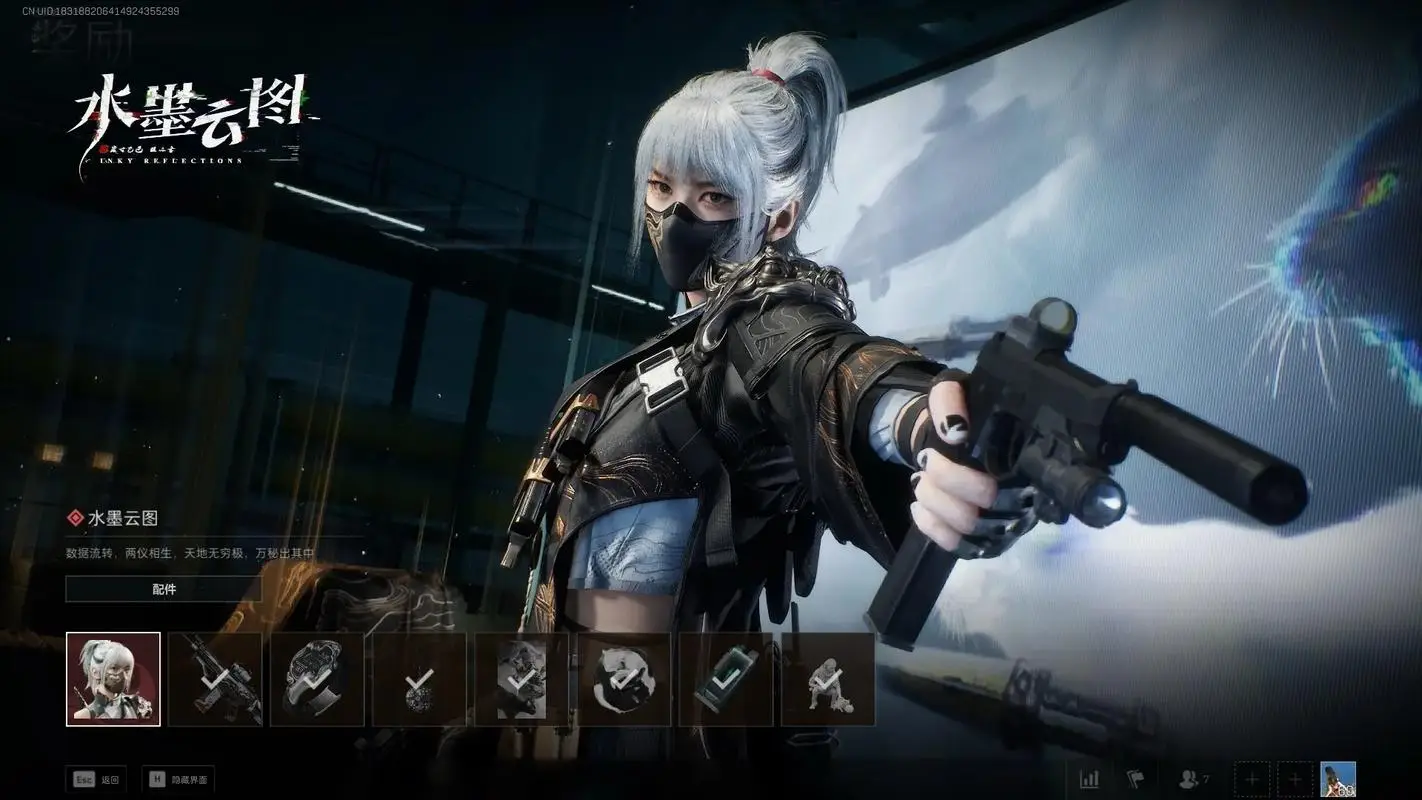Pick the ink painting card thumbnail
This screenshot has width=1422, height=800.
[521, 678]
